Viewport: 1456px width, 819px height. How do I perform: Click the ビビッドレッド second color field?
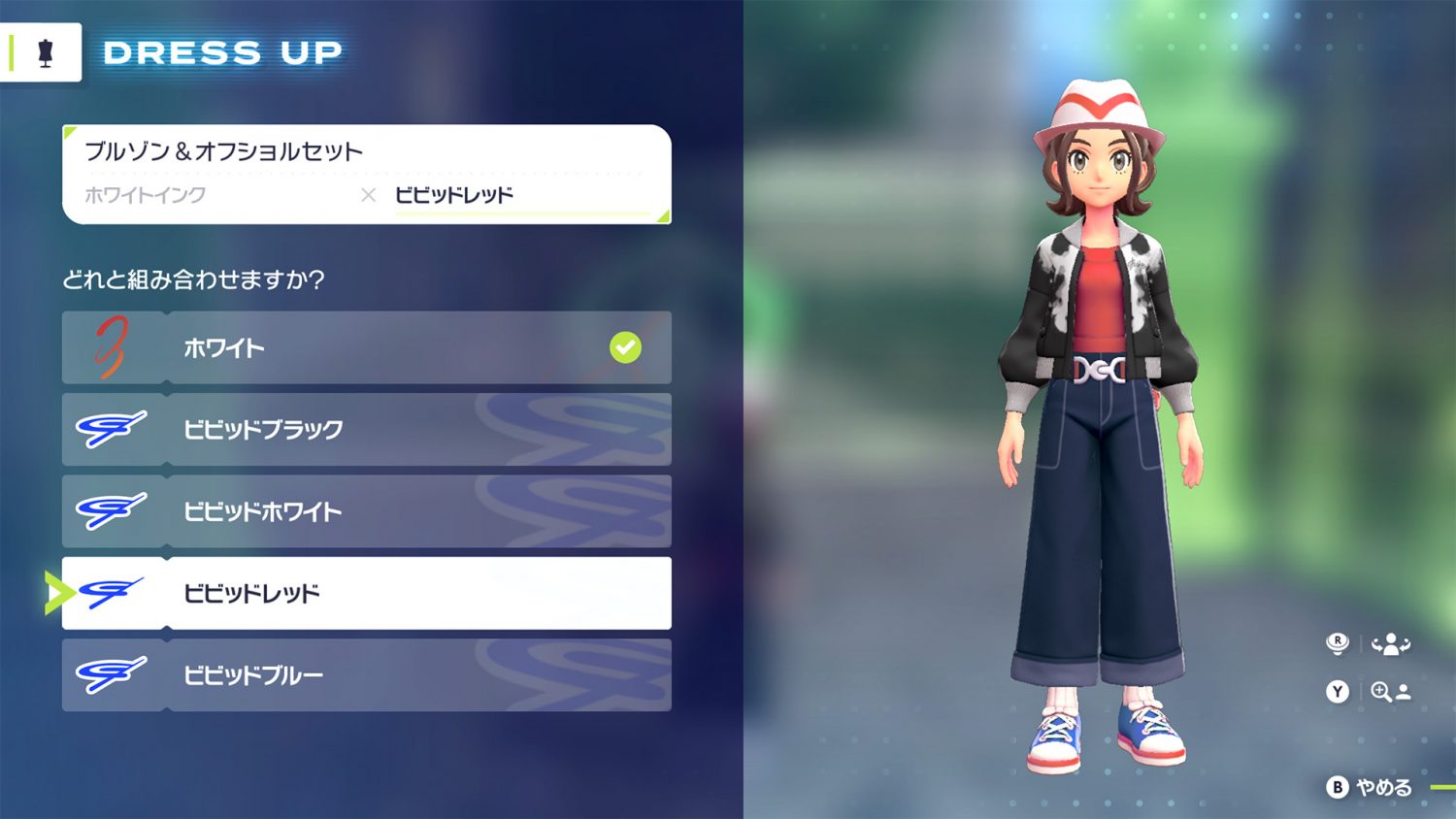point(454,195)
